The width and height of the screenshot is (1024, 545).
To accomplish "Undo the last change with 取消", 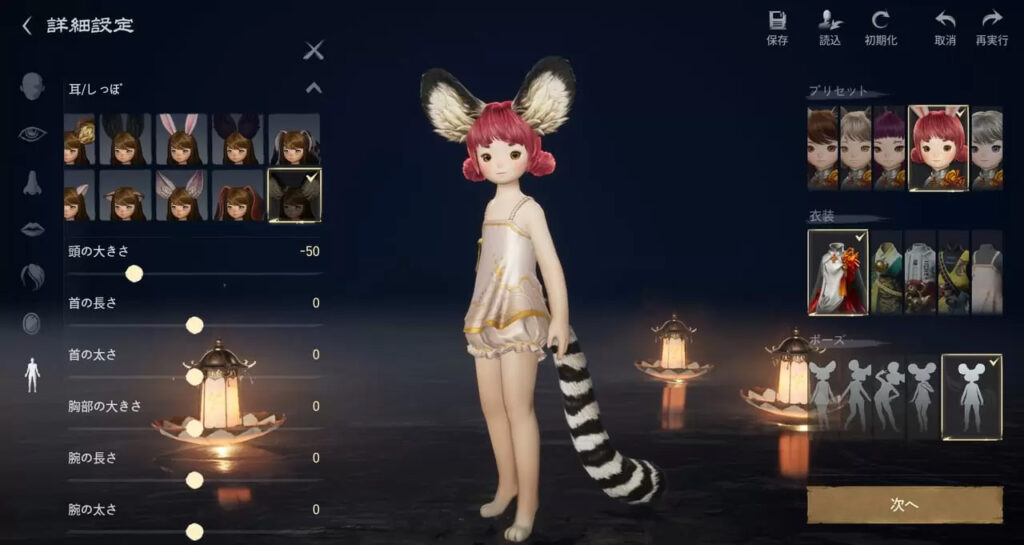I will [x=945, y=27].
